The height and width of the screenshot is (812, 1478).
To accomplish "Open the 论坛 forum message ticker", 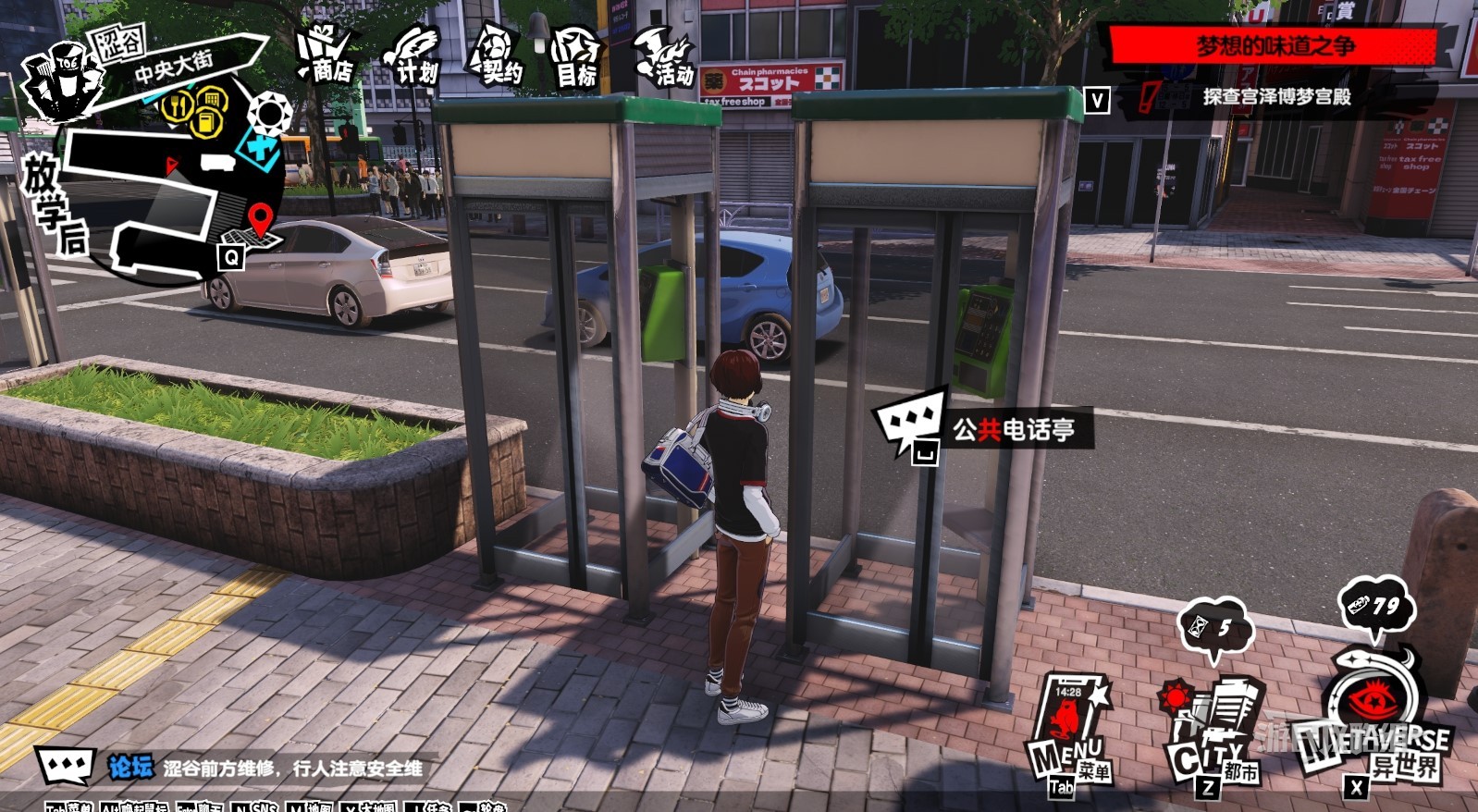I will (x=265, y=768).
